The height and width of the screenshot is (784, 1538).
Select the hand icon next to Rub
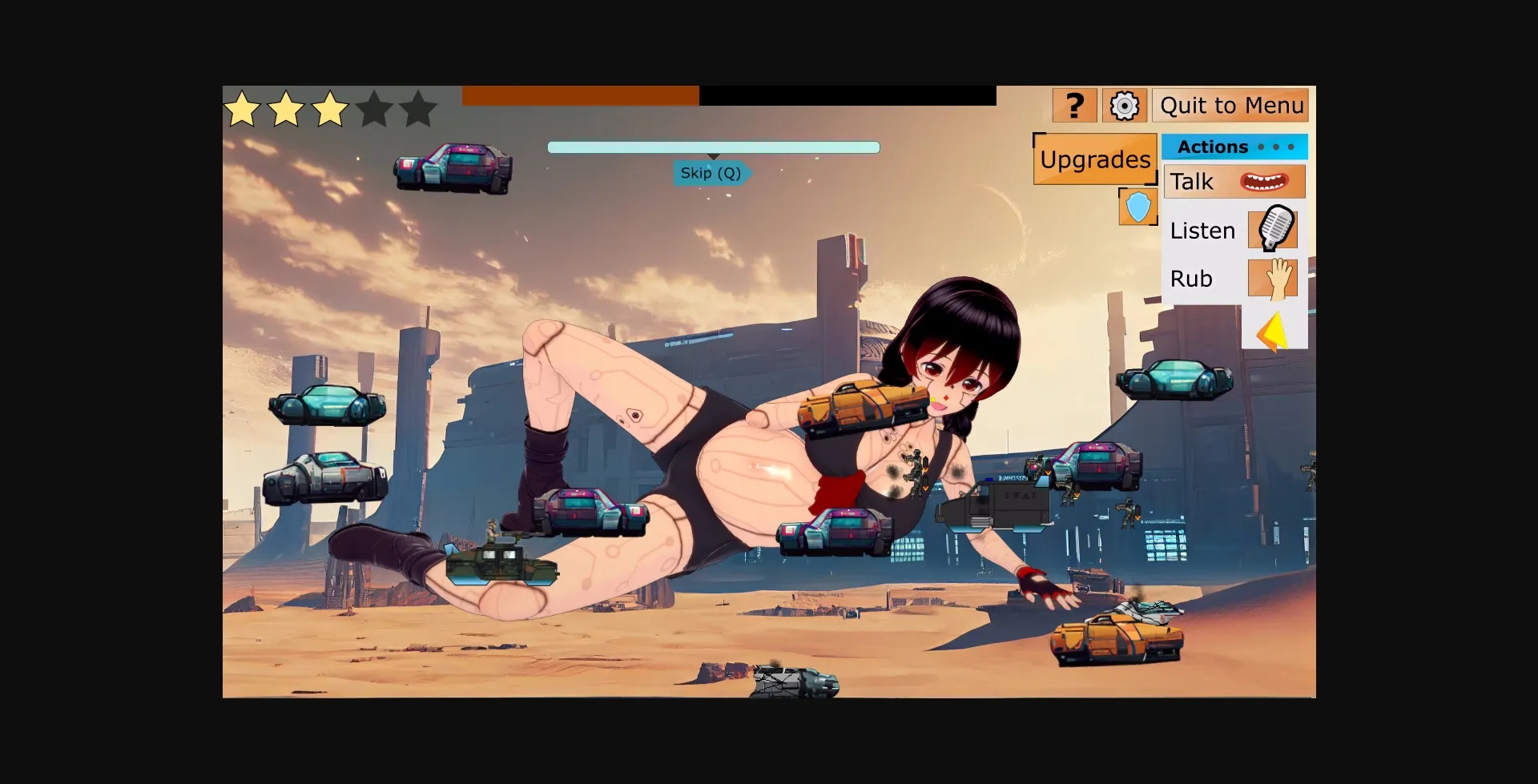click(1274, 279)
